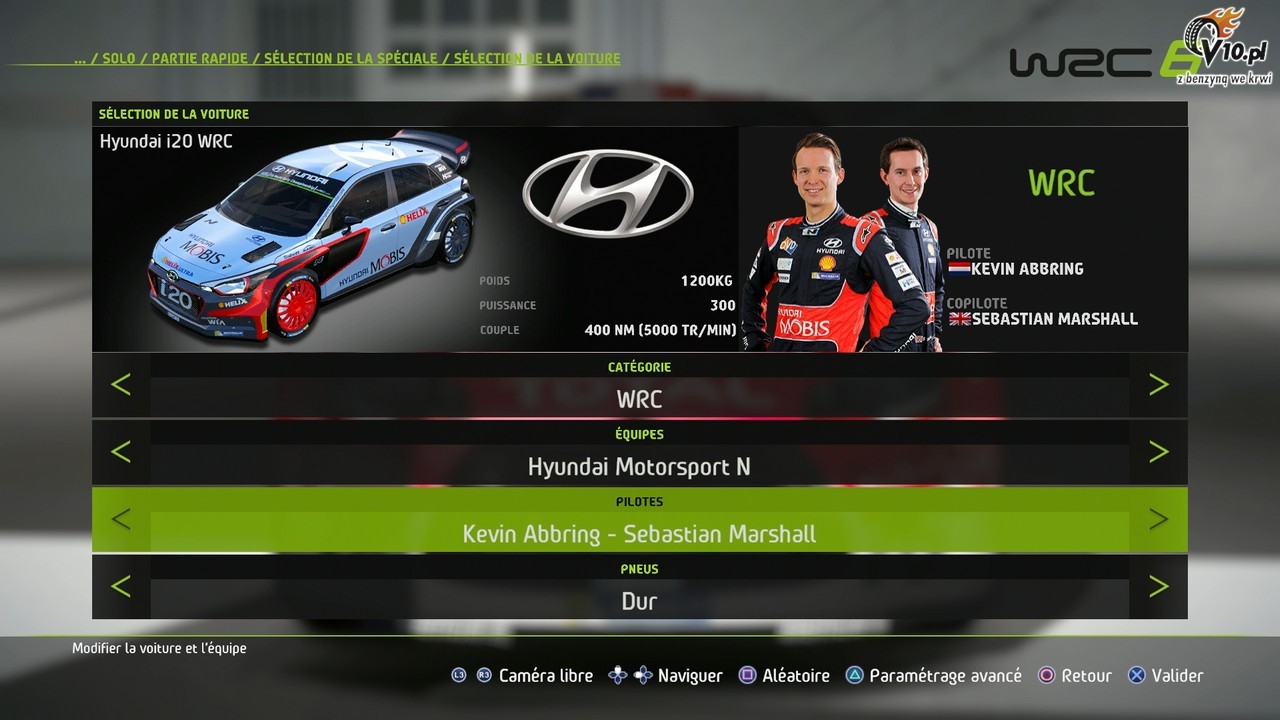This screenshot has width=1280, height=720.
Task: Select the Pneus Dur tyre row
Action: 639,601
